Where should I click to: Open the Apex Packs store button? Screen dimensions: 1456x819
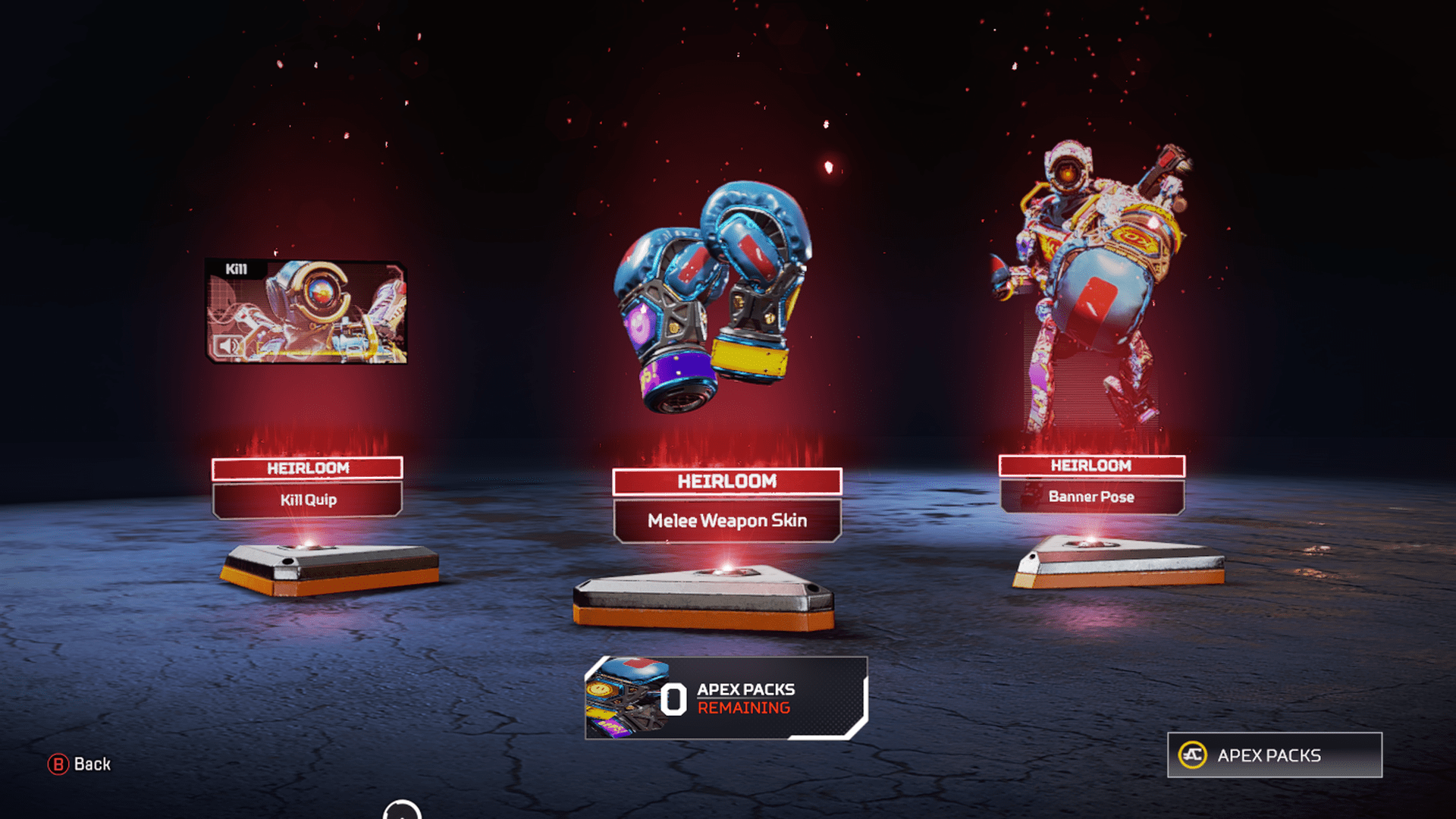1274,755
